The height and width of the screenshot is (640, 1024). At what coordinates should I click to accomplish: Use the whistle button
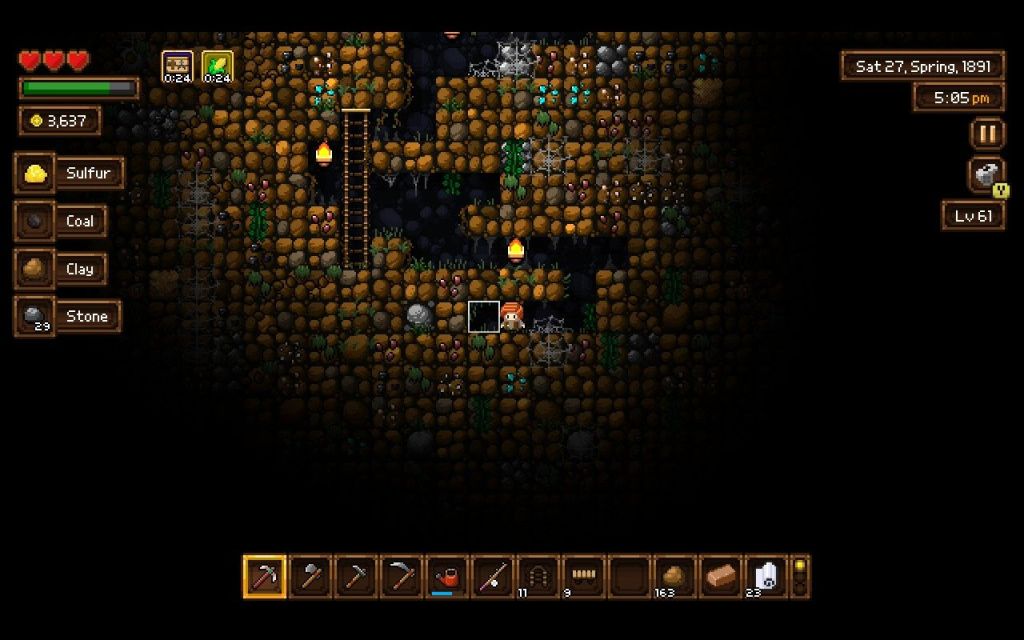[987, 175]
